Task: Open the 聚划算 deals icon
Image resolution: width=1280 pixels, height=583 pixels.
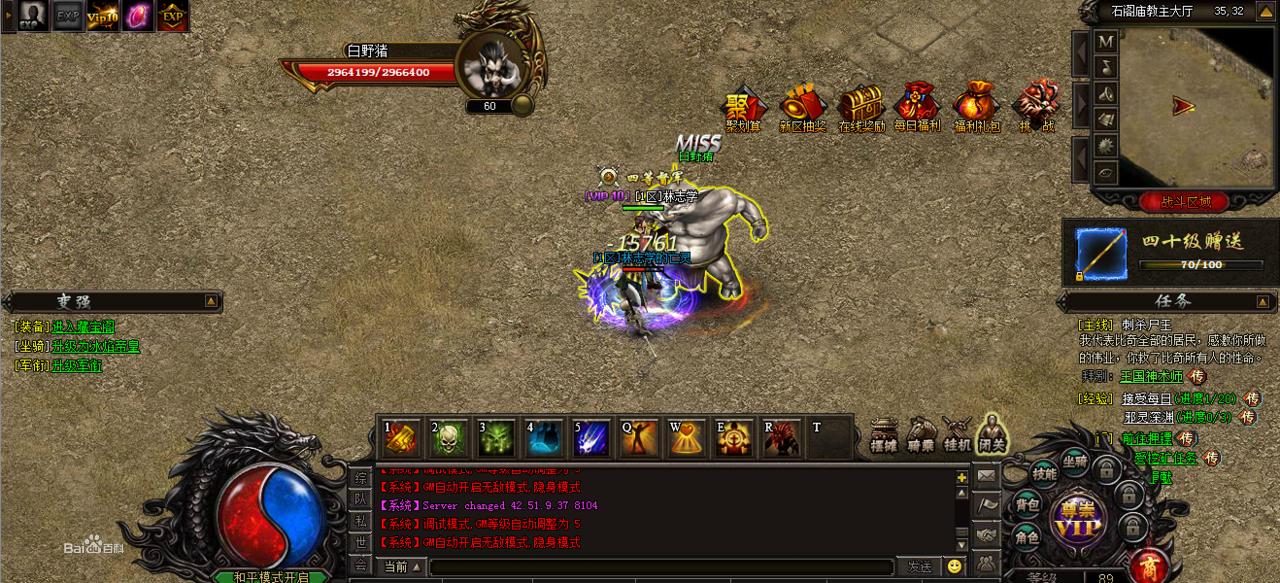Action: (x=743, y=106)
